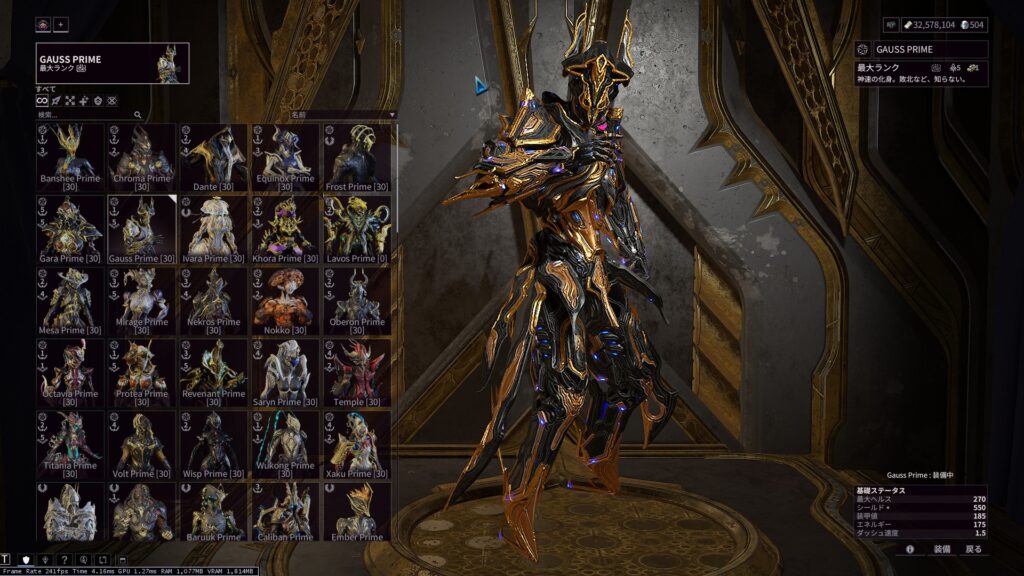
Task: Click the 検索 search field
Action: tap(90, 115)
